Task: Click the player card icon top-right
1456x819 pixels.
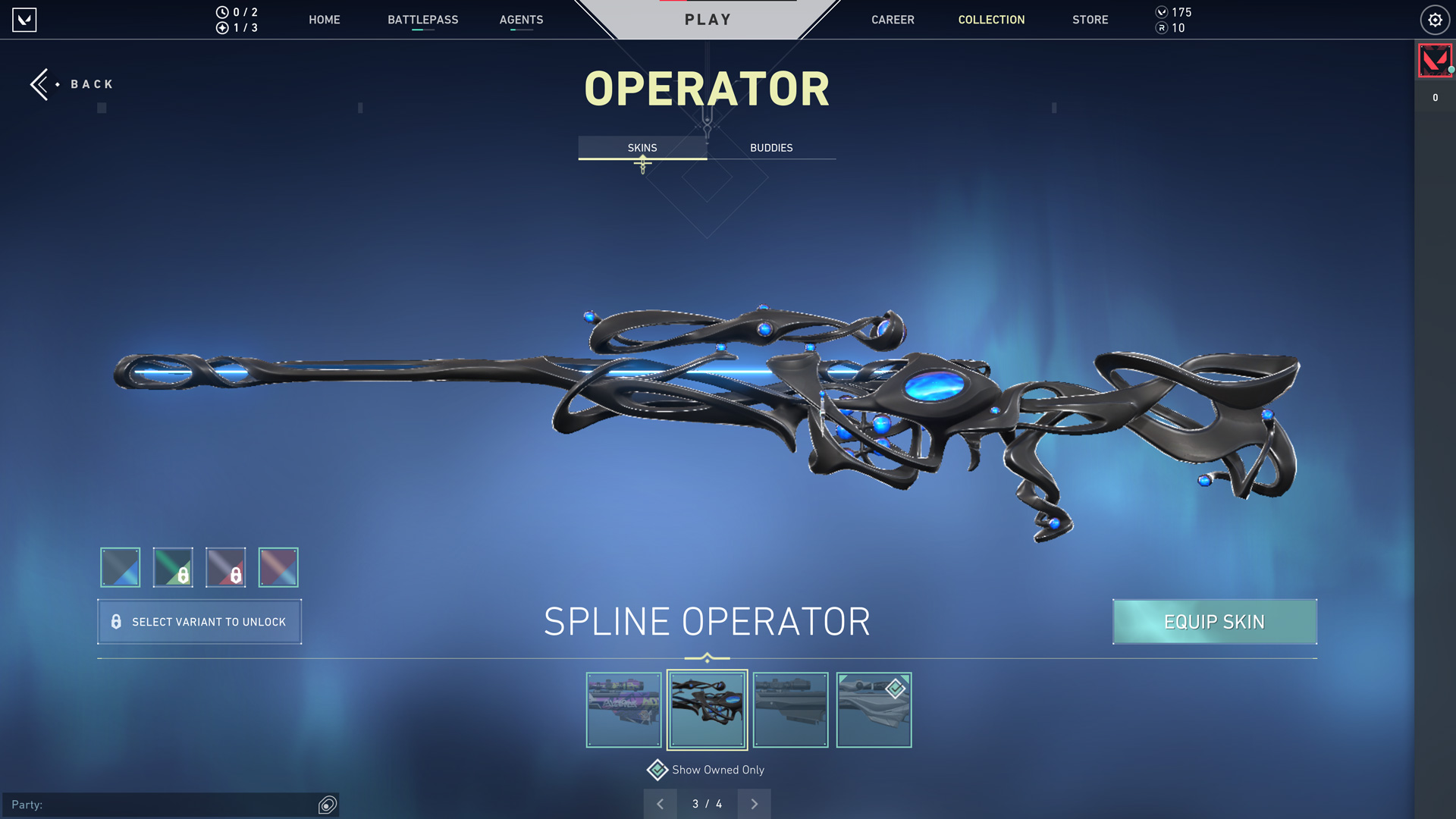Action: (x=1435, y=60)
